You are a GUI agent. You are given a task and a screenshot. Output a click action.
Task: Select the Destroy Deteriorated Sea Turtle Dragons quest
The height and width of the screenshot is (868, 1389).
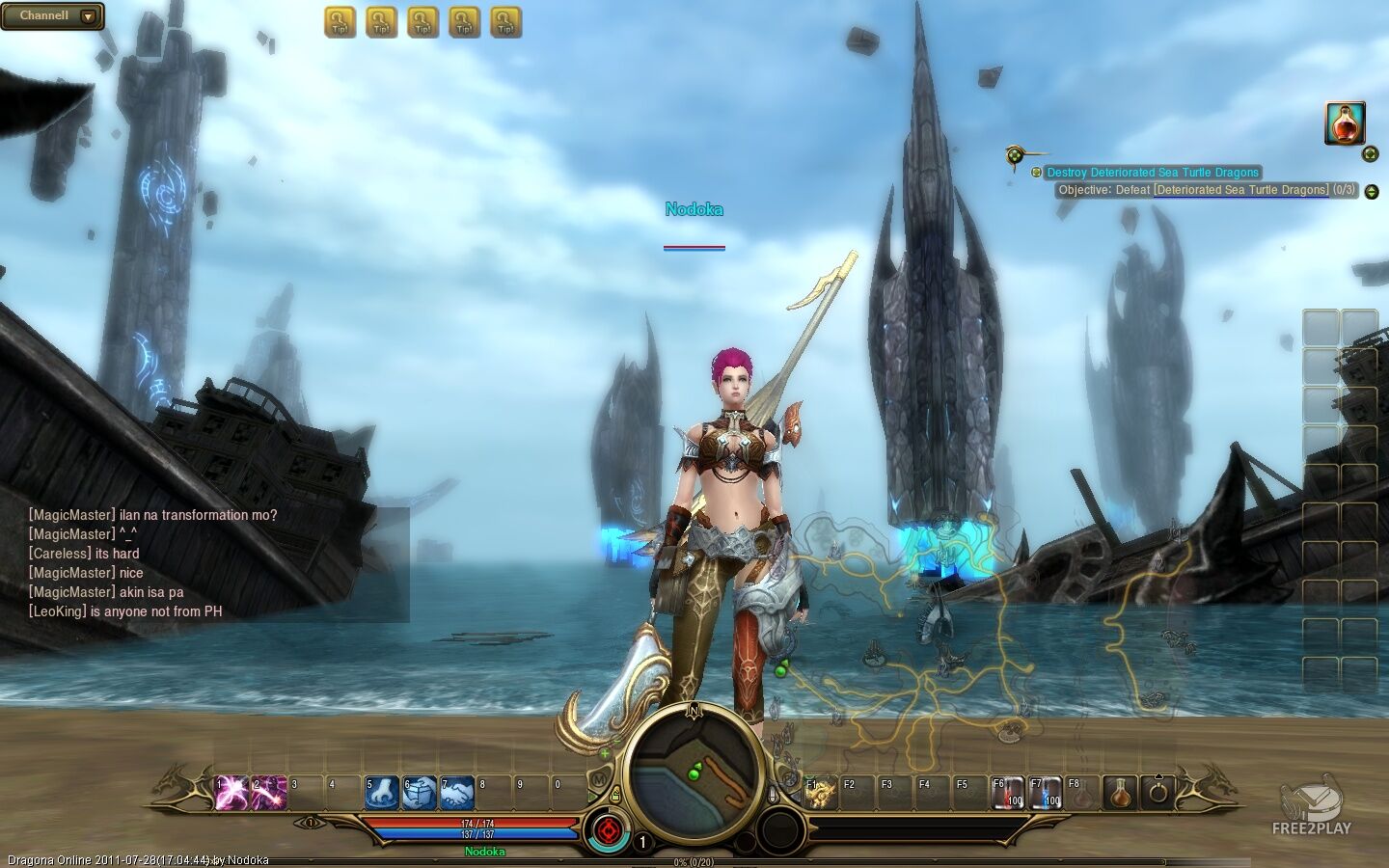point(1153,173)
